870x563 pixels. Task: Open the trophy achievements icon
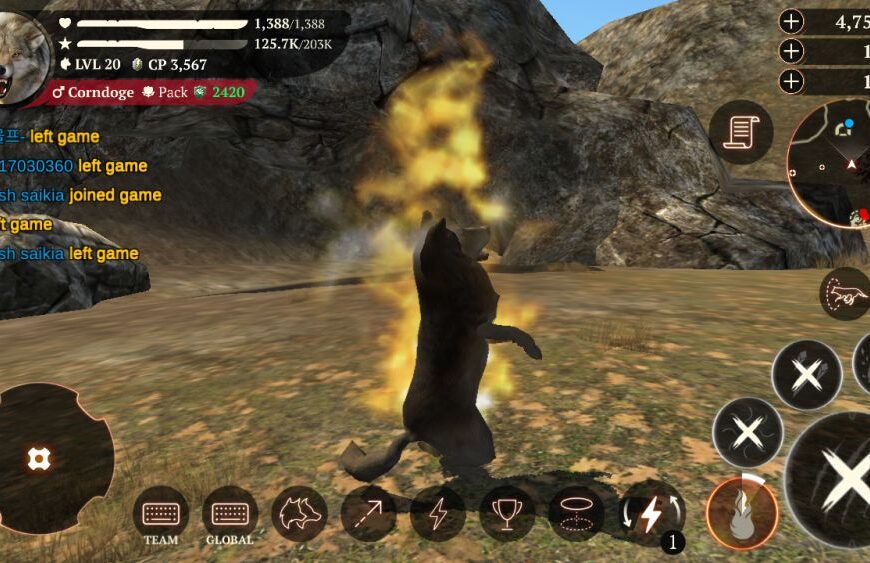click(507, 513)
